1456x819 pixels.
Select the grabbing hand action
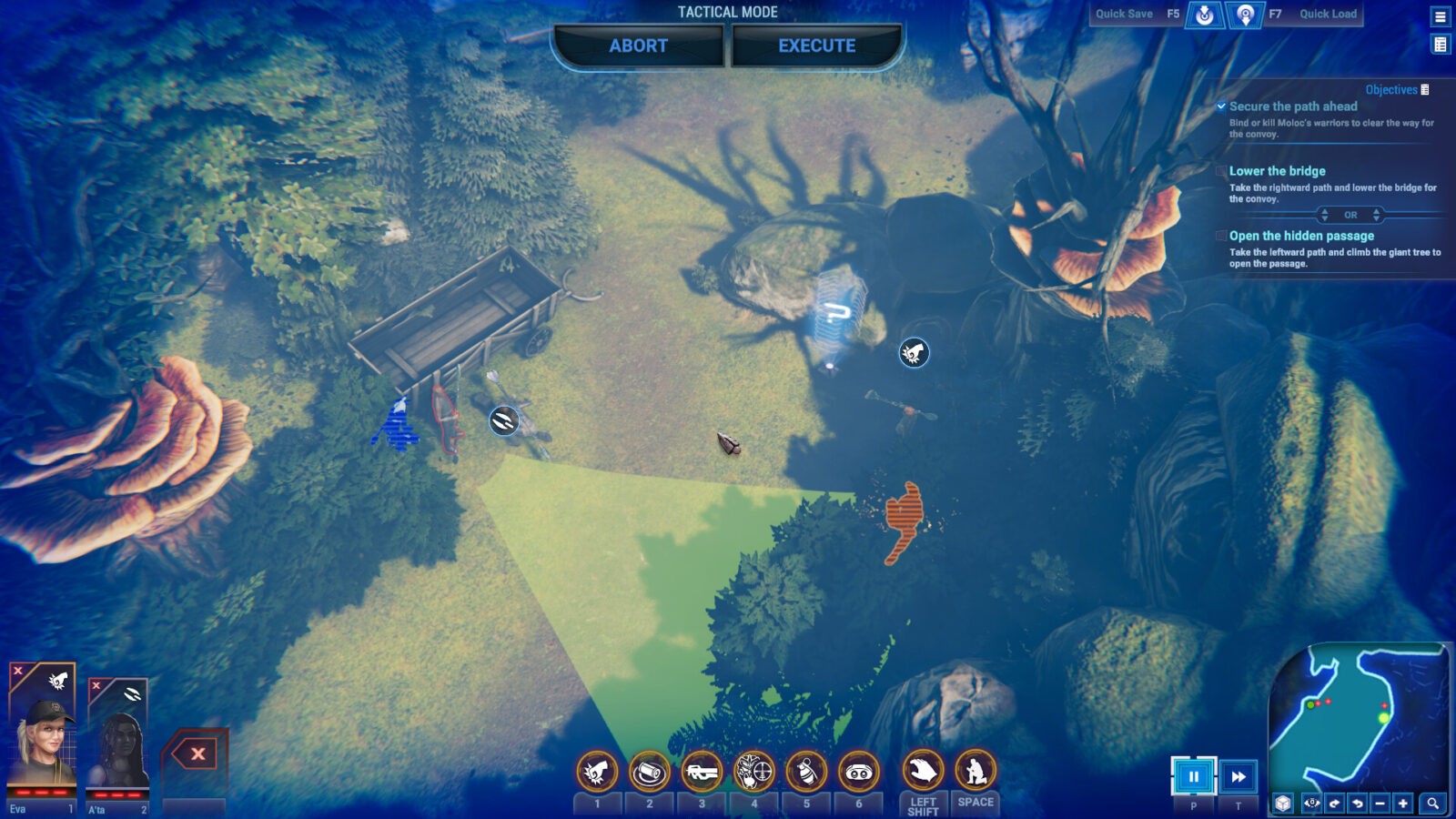pos(923,772)
